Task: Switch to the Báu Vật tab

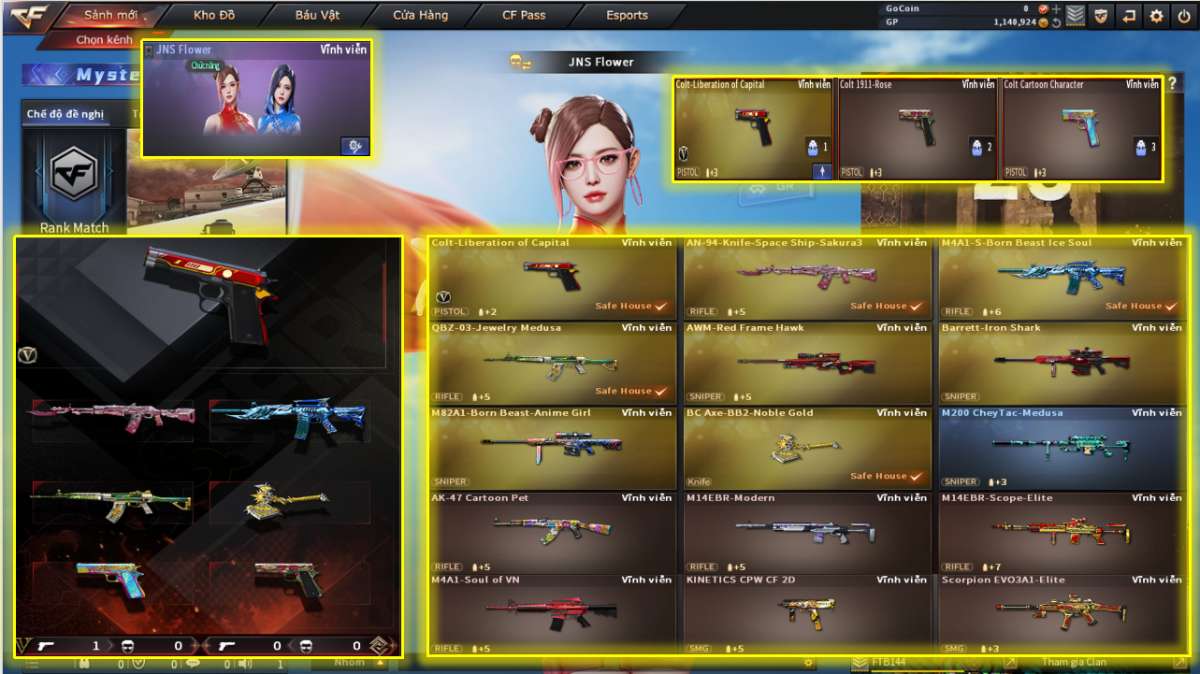Action: 317,15
